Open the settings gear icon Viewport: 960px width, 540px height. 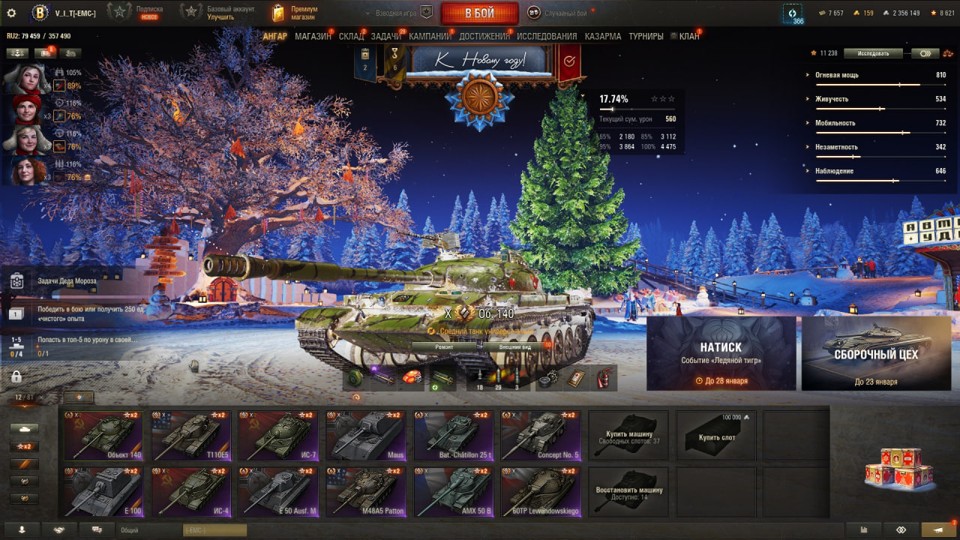[x=12, y=12]
